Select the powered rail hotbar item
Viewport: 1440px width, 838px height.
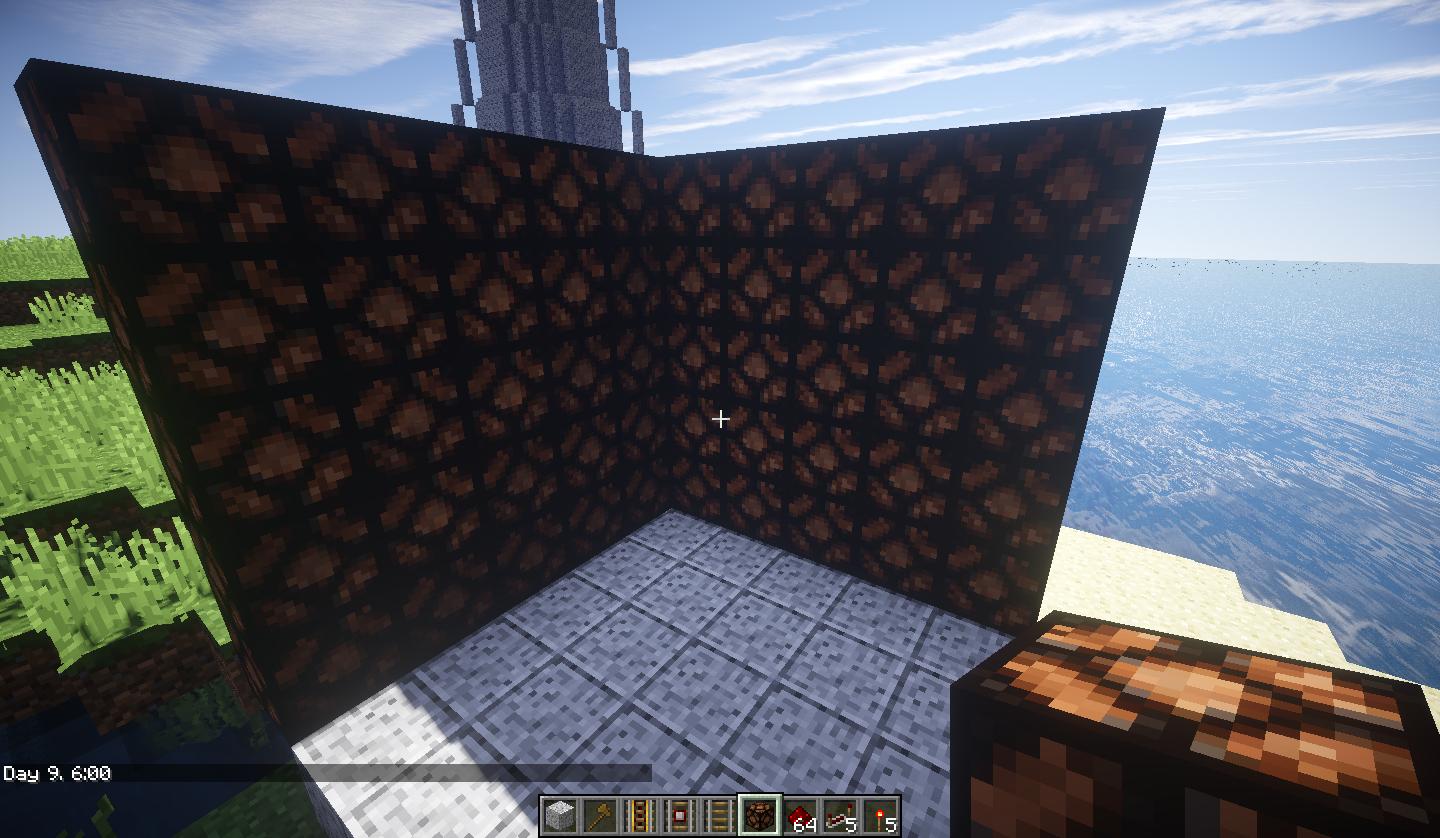(640, 814)
